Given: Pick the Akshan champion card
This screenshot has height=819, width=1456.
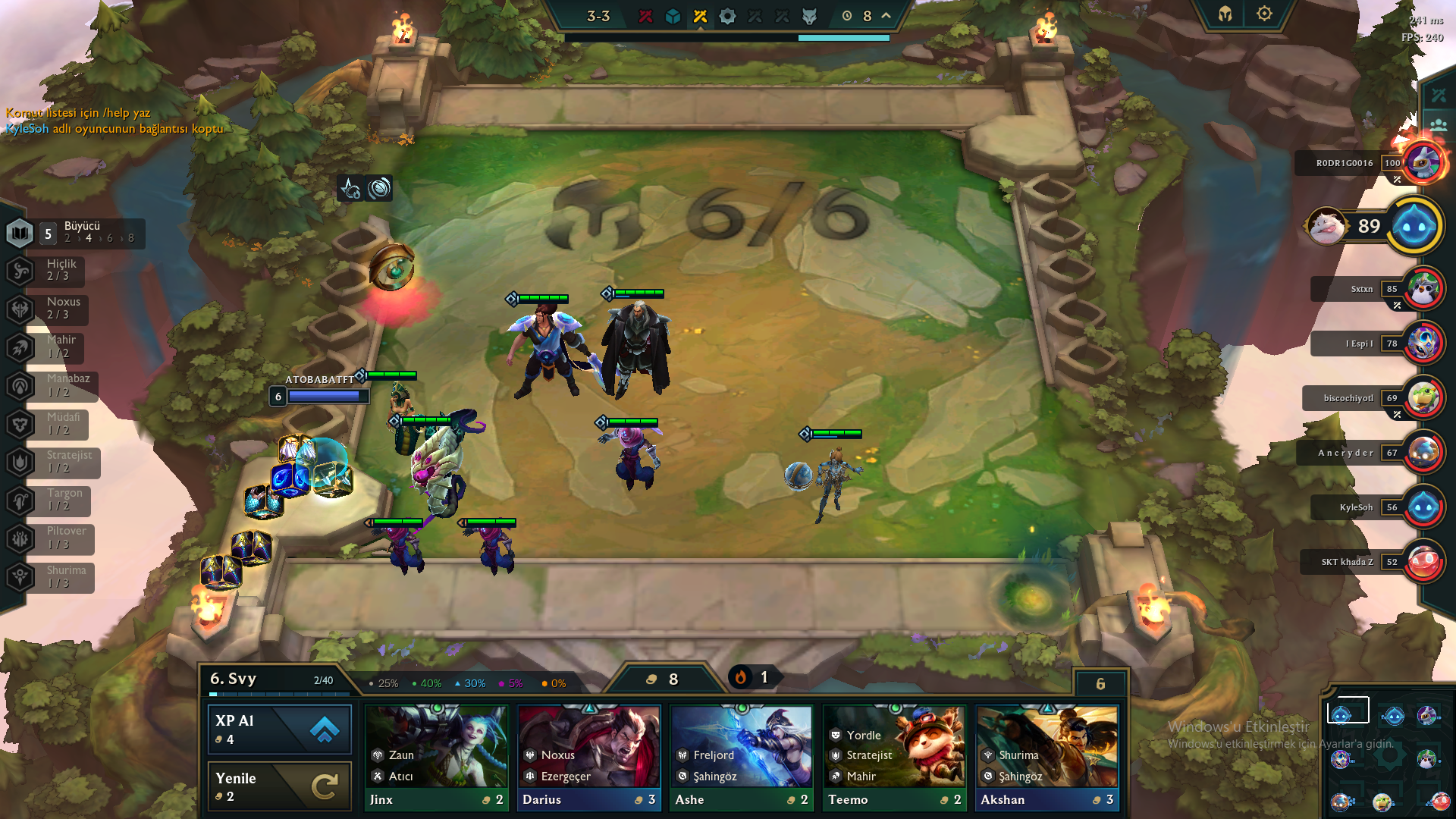Looking at the screenshot, I should coord(1047,758).
